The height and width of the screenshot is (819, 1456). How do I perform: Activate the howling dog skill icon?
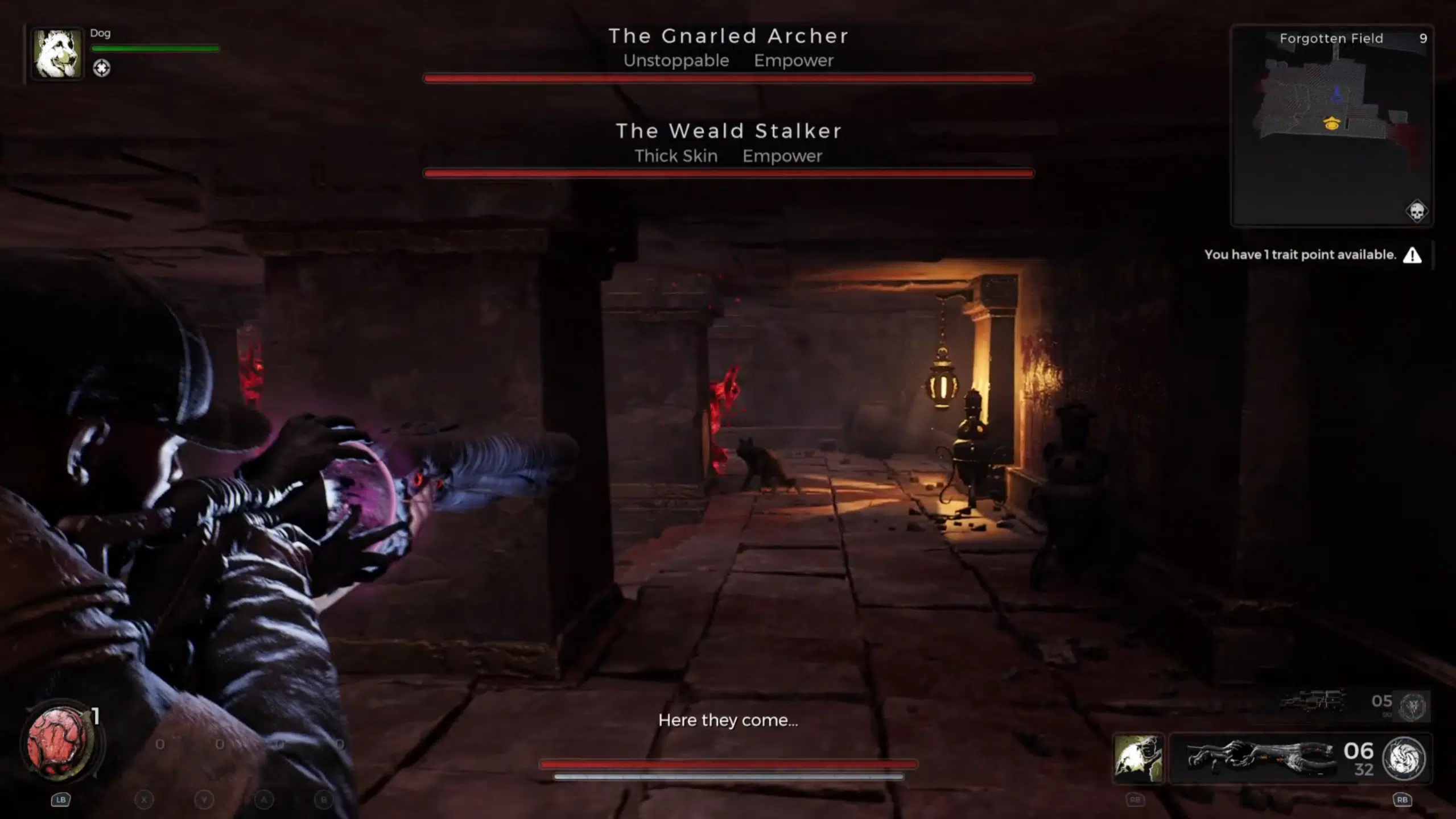pos(1137,758)
